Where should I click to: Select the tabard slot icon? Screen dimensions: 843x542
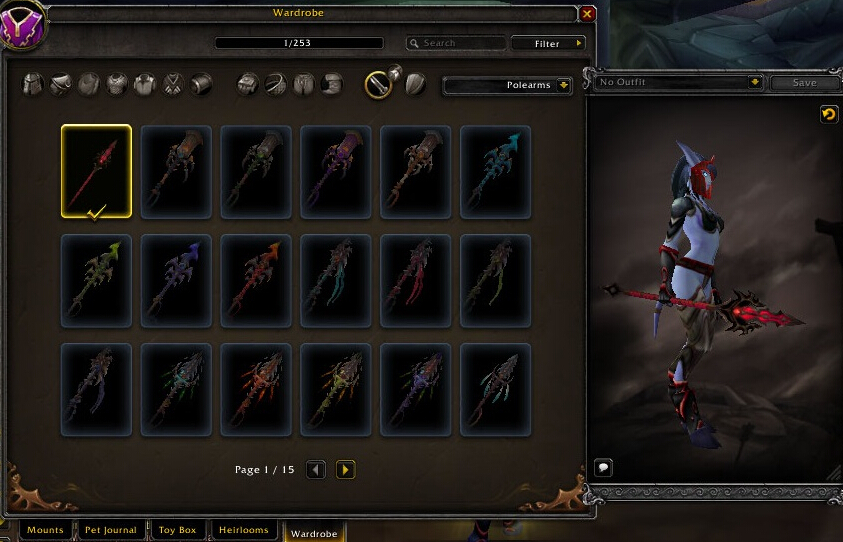click(x=173, y=84)
